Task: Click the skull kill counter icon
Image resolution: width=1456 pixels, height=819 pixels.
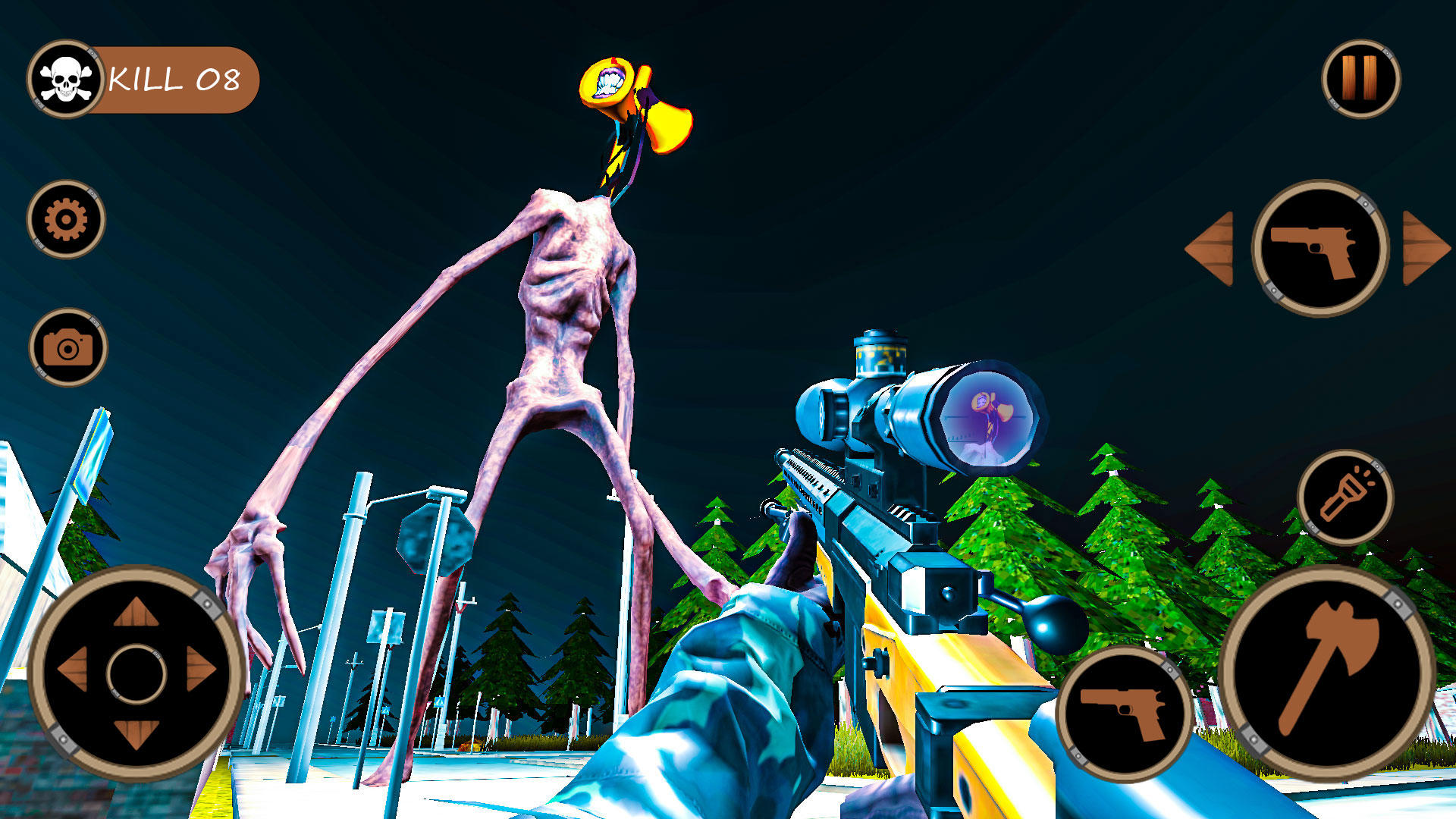Action: click(x=68, y=76)
